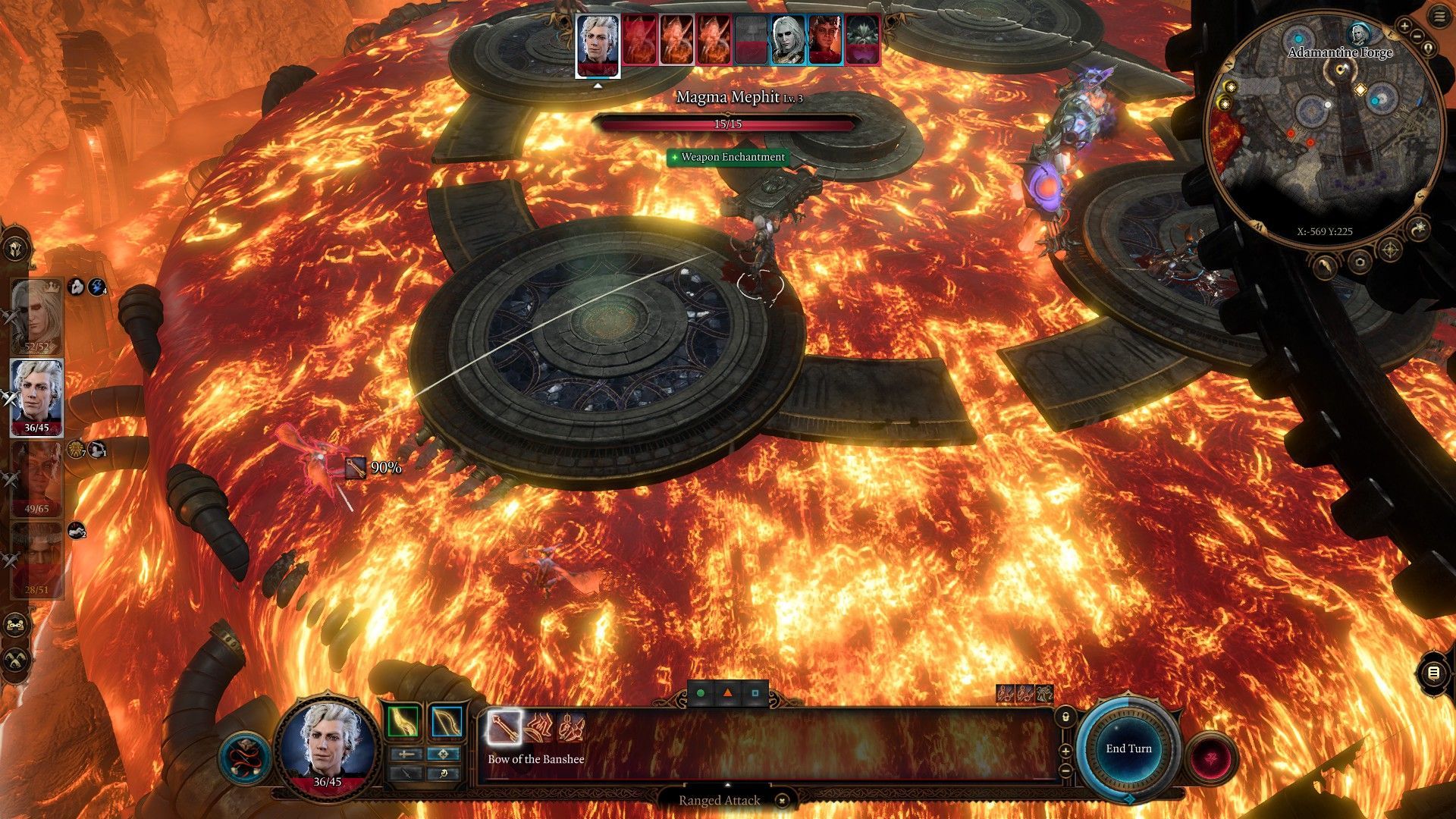Select the party member with 28/51 health
The height and width of the screenshot is (819, 1456).
(x=36, y=560)
